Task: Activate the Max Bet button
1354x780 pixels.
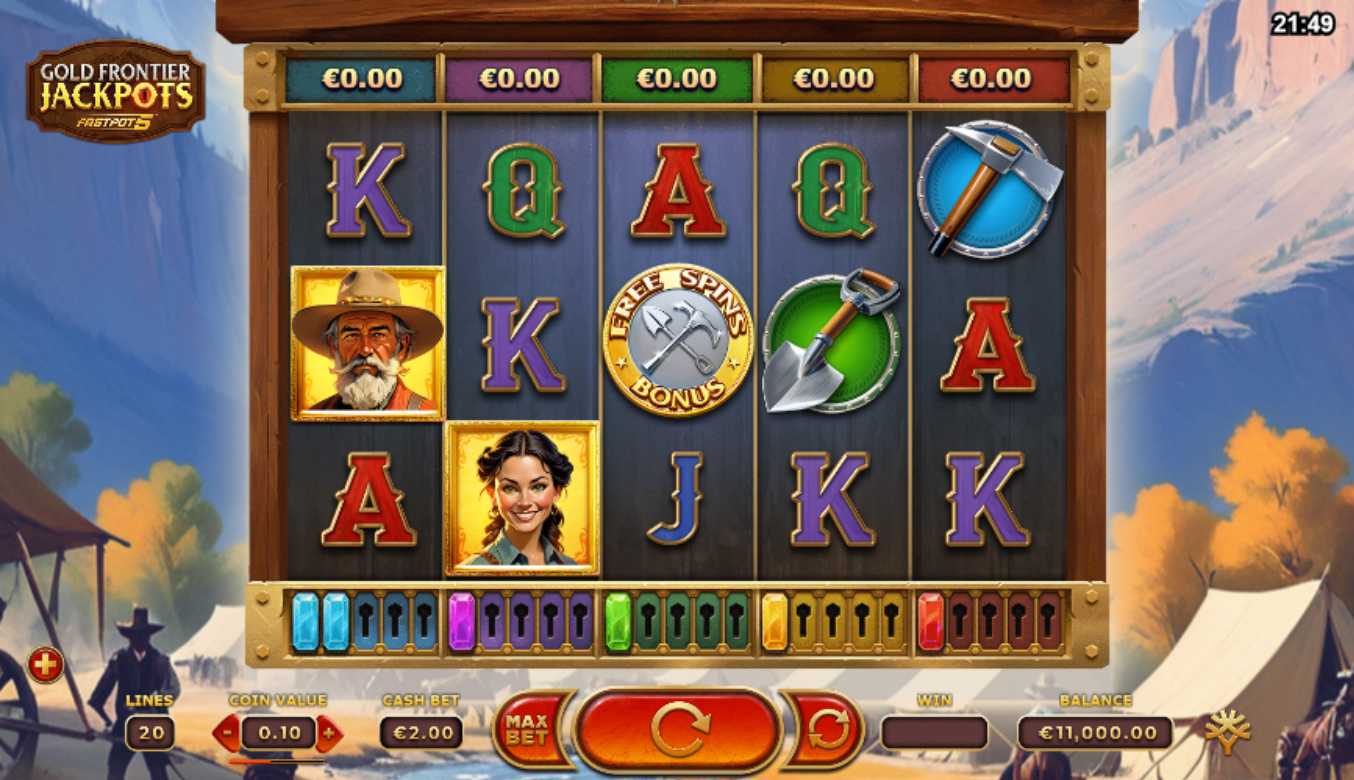Action: pyautogui.click(x=528, y=731)
